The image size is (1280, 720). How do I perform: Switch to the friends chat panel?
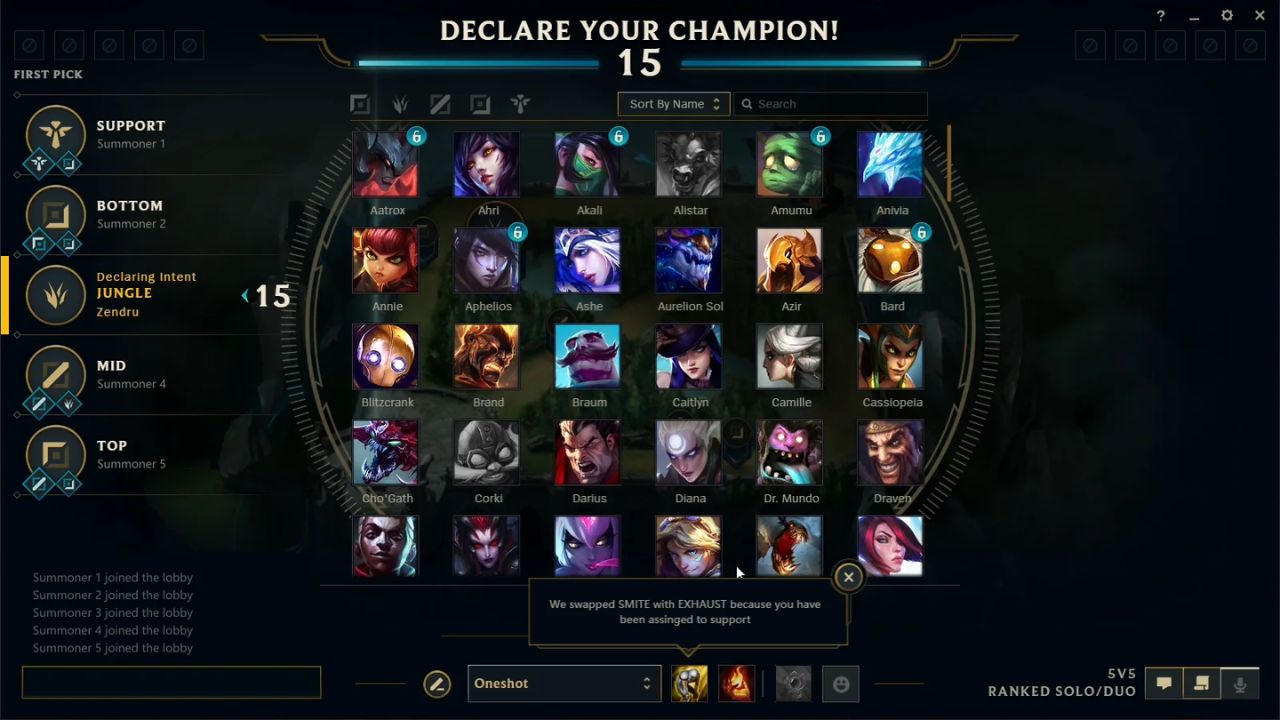click(x=1201, y=683)
